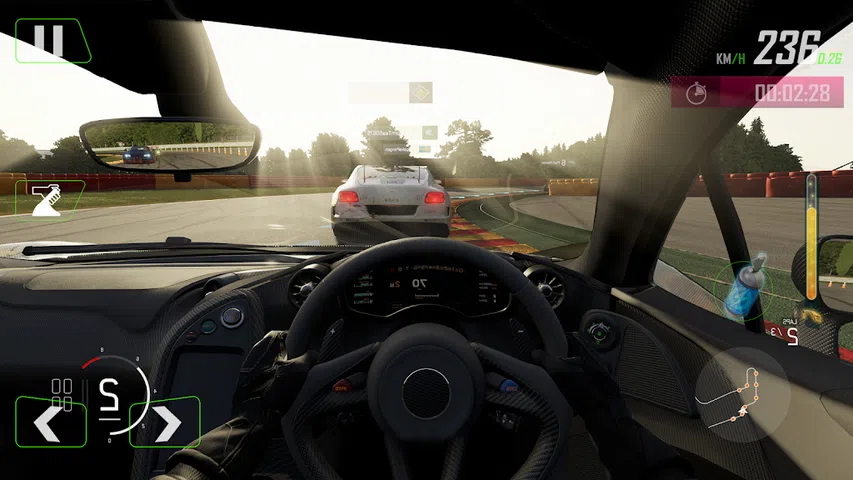Pause the race
The image size is (853, 480).
[x=48, y=40]
